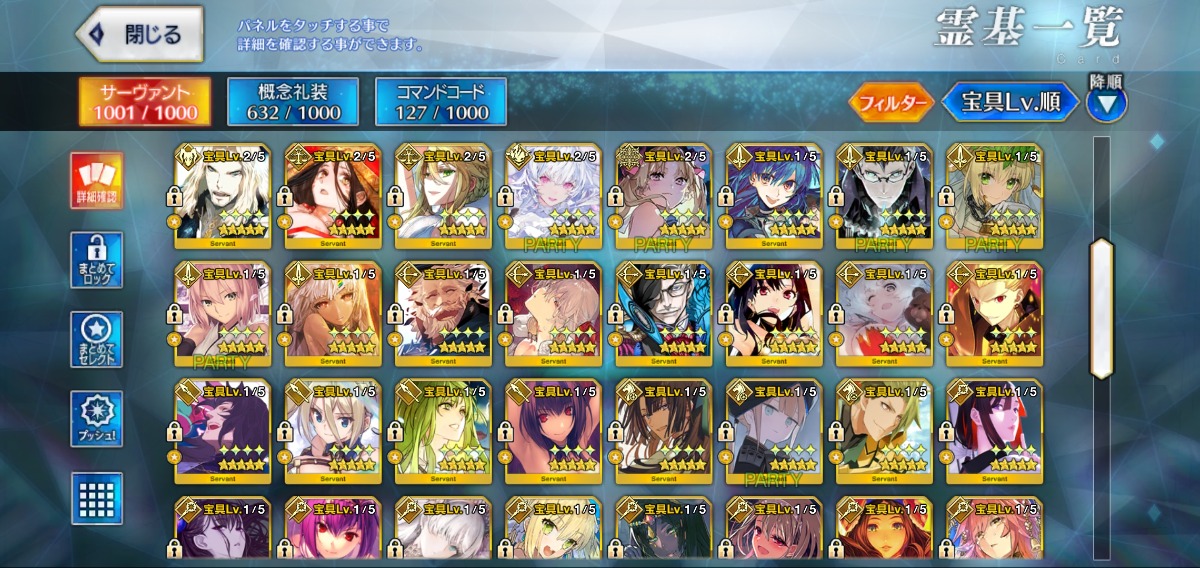Choose the まとめてロック bulk lock button
The width and height of the screenshot is (1200, 568).
pyautogui.click(x=97, y=260)
